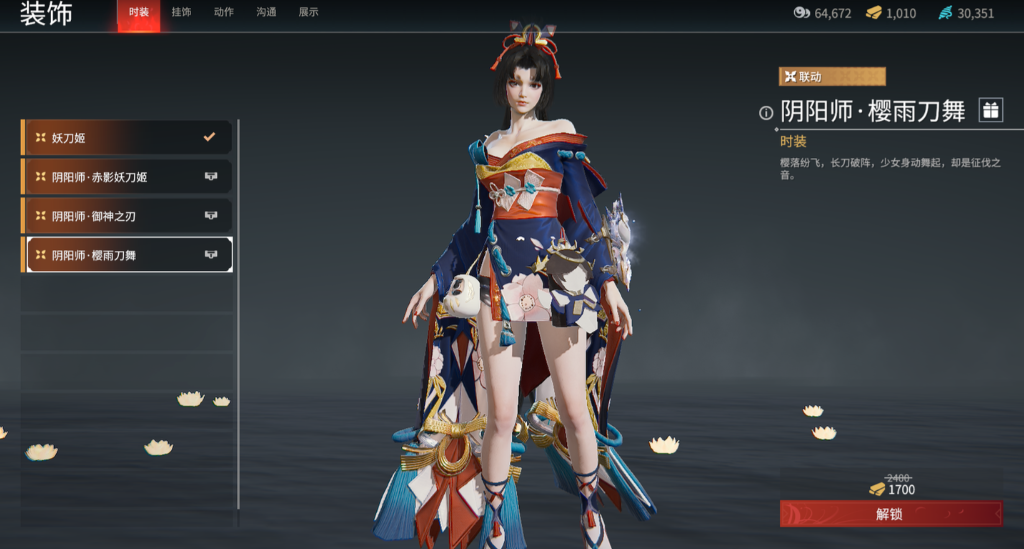
Task: Click the silver coin currency icon
Action: click(802, 13)
